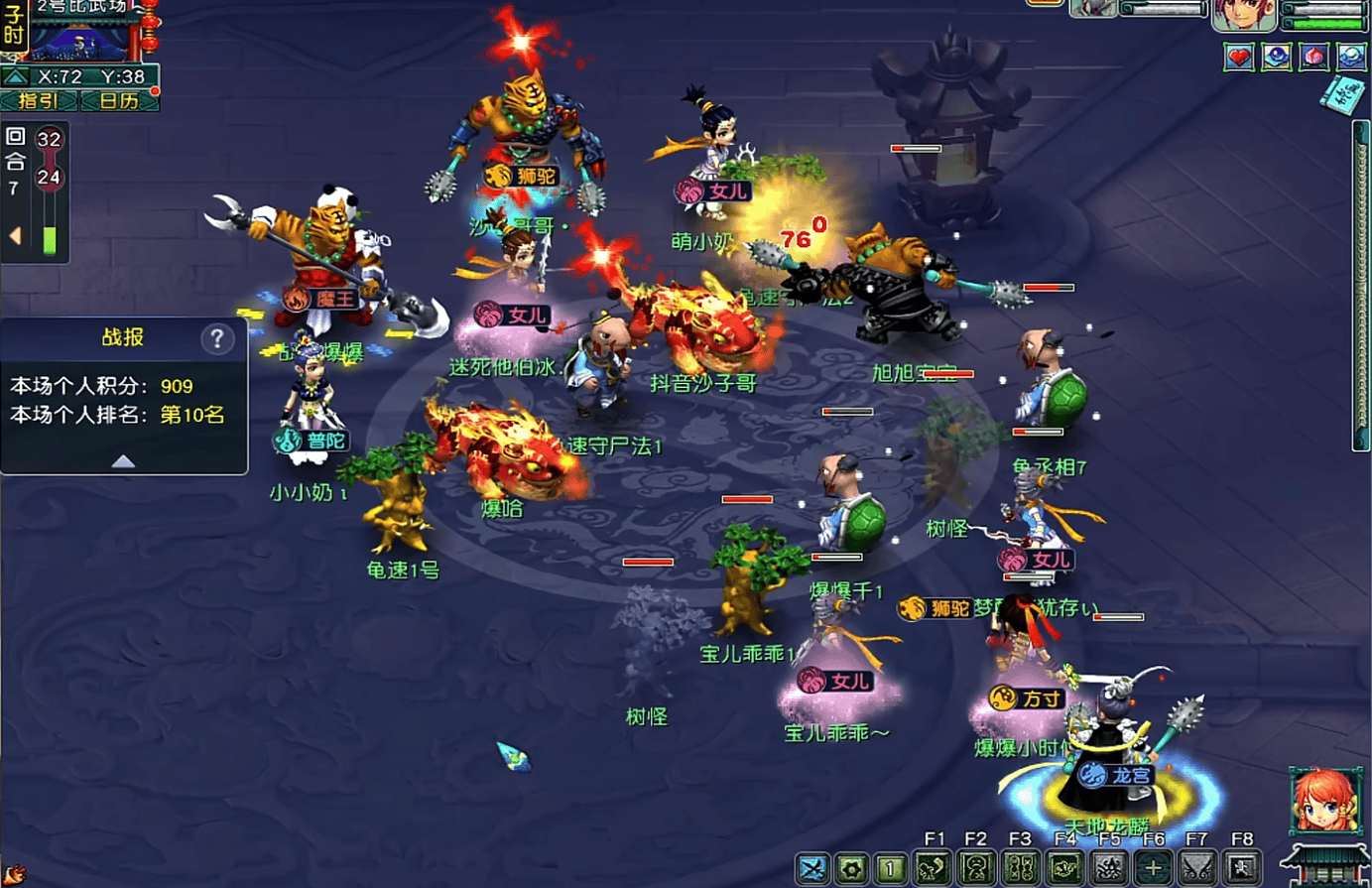Open the 指引 guide button

39,100
